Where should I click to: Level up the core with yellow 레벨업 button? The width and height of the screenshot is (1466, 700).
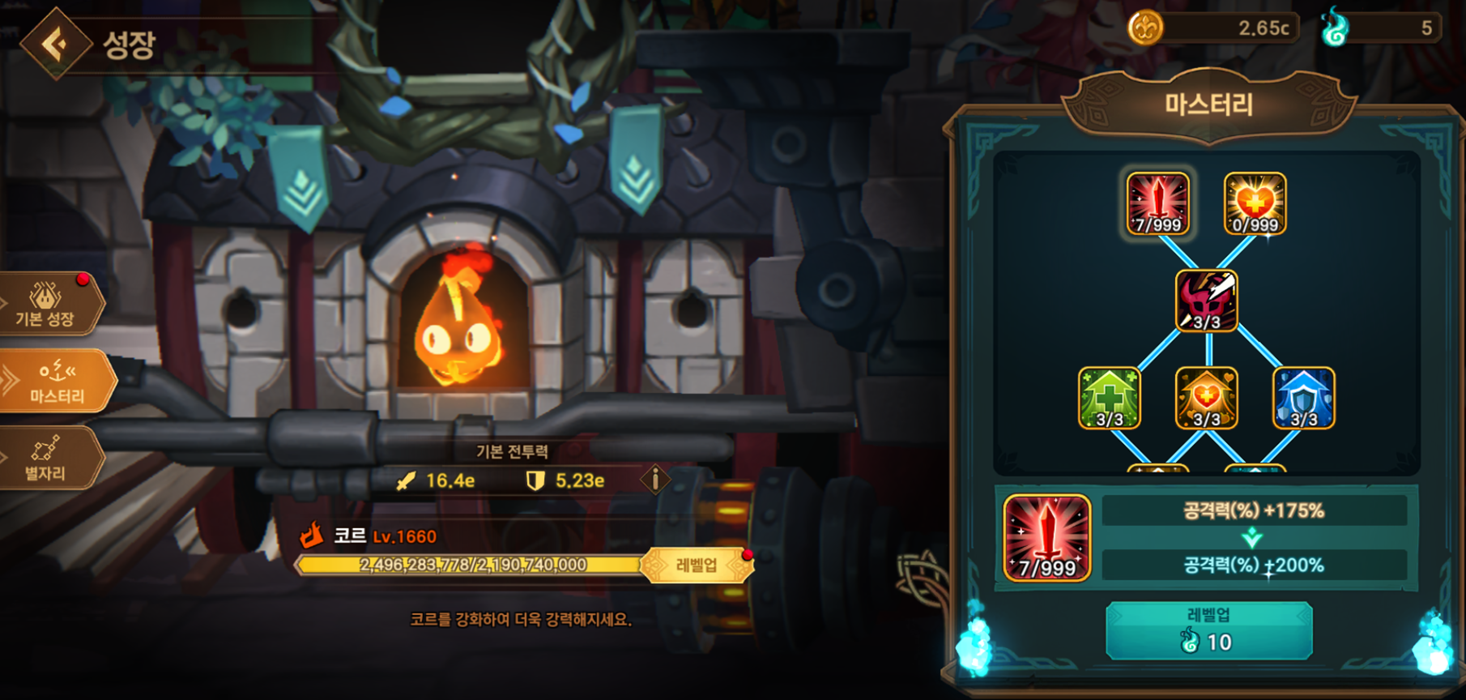[697, 565]
